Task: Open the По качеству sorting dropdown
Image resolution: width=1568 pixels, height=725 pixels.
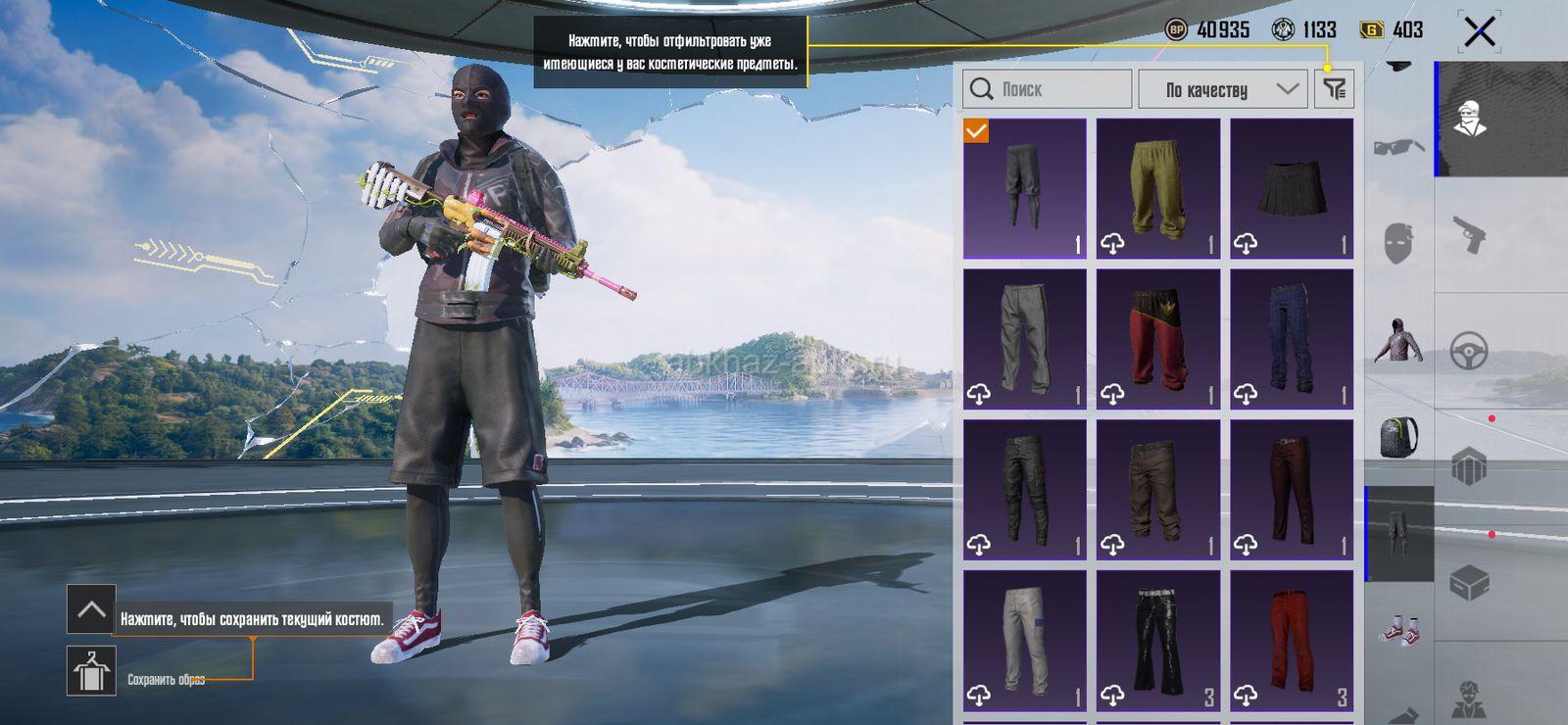Action: pos(1222,89)
